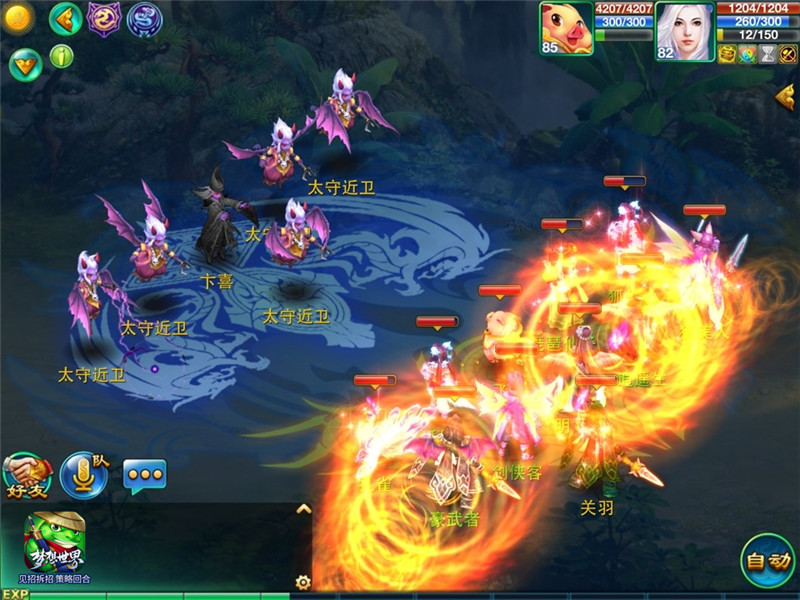Image resolution: width=800 pixels, height=600 pixels.
Task: Click the green left-arrow collapse button
Action: pos(65,18)
